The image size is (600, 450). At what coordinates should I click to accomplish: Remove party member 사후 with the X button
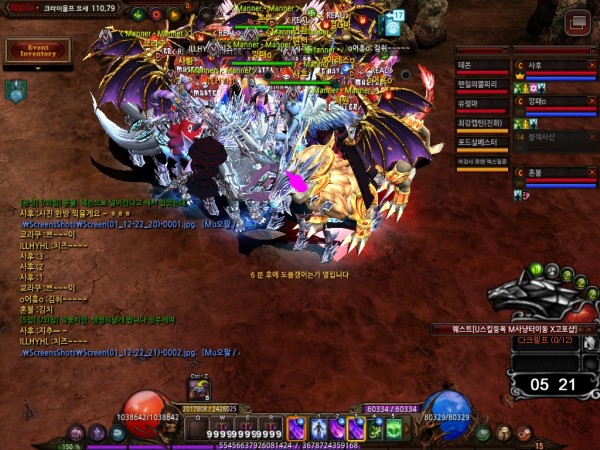pyautogui.click(x=591, y=64)
